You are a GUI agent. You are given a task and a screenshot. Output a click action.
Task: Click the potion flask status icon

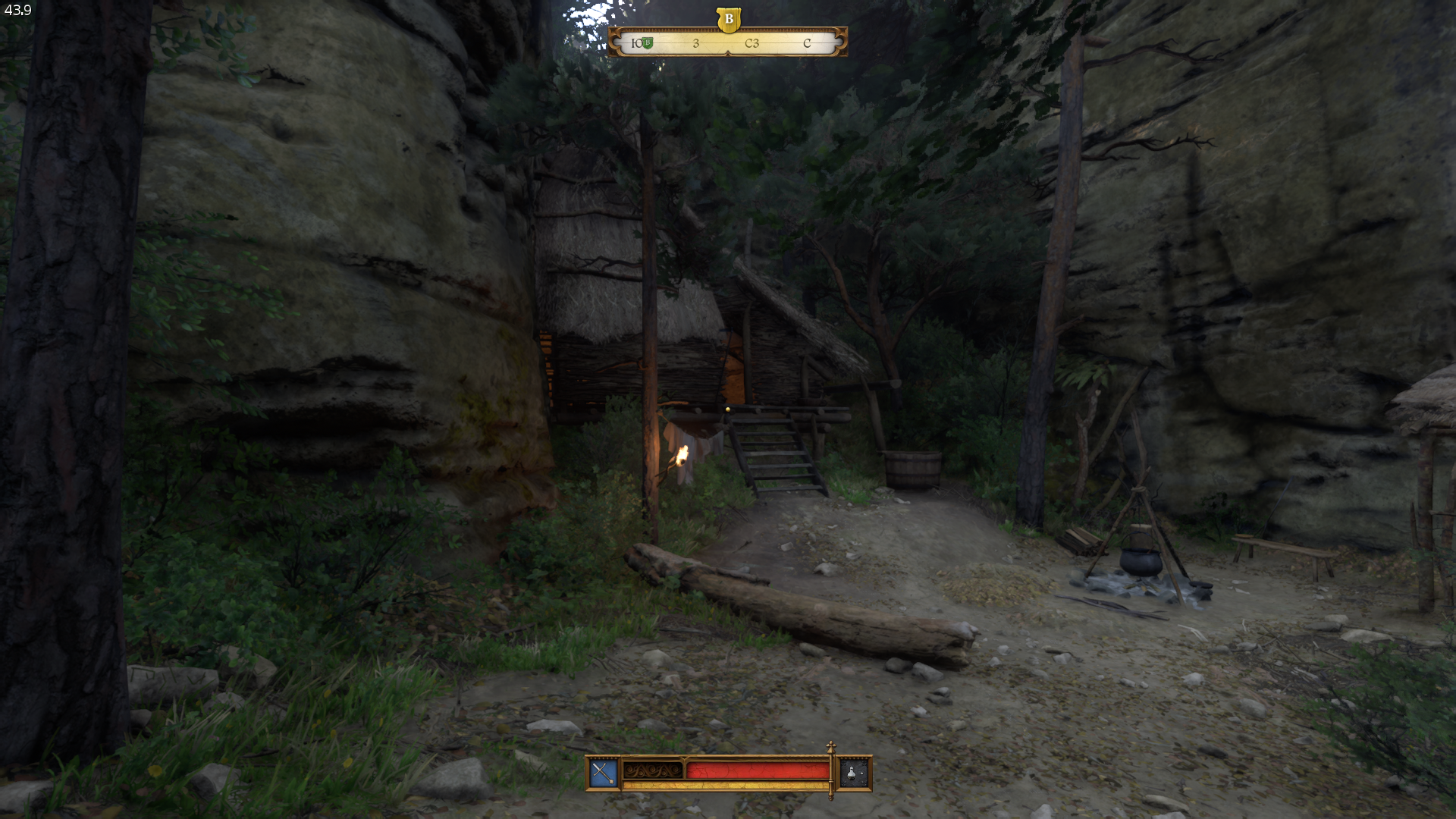[x=853, y=773]
